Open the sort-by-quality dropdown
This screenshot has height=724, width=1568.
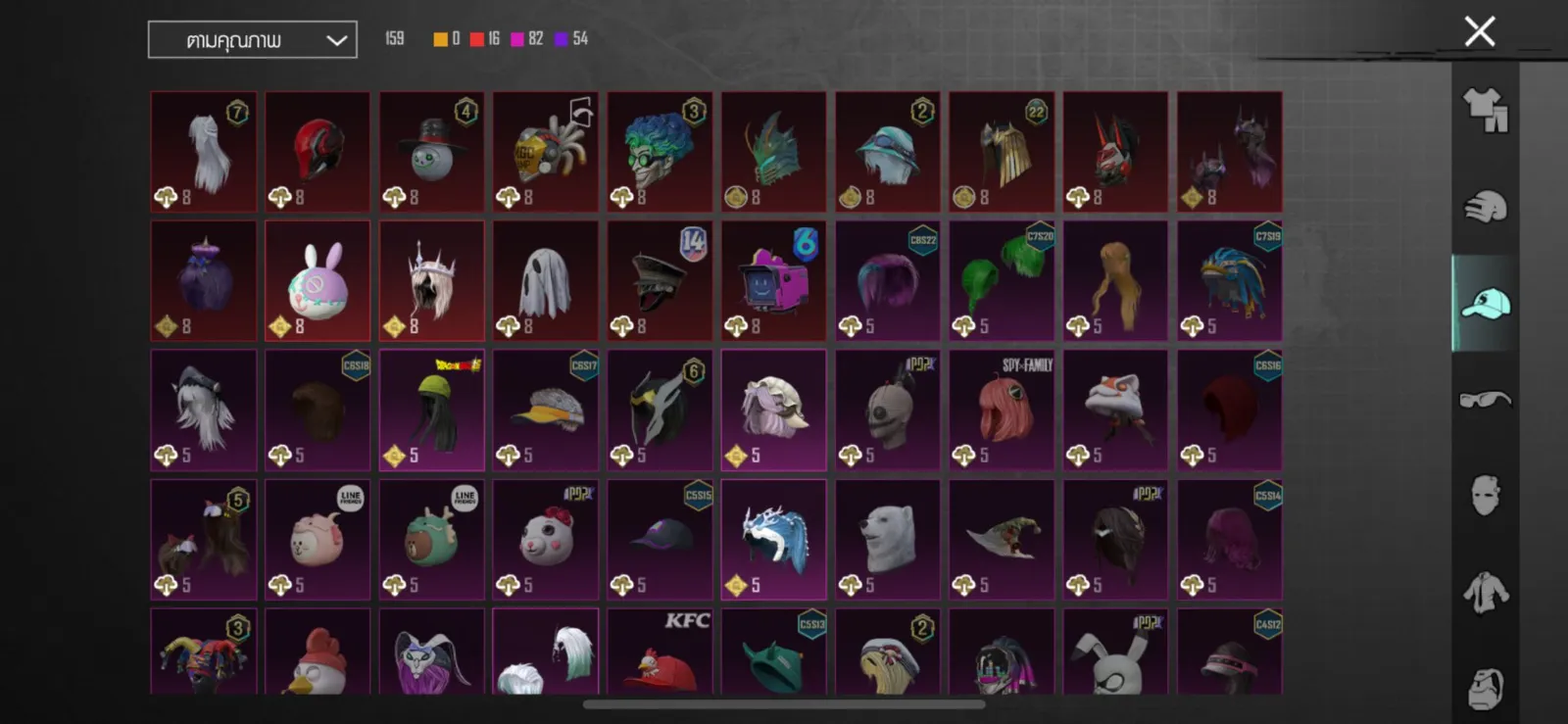(x=253, y=40)
